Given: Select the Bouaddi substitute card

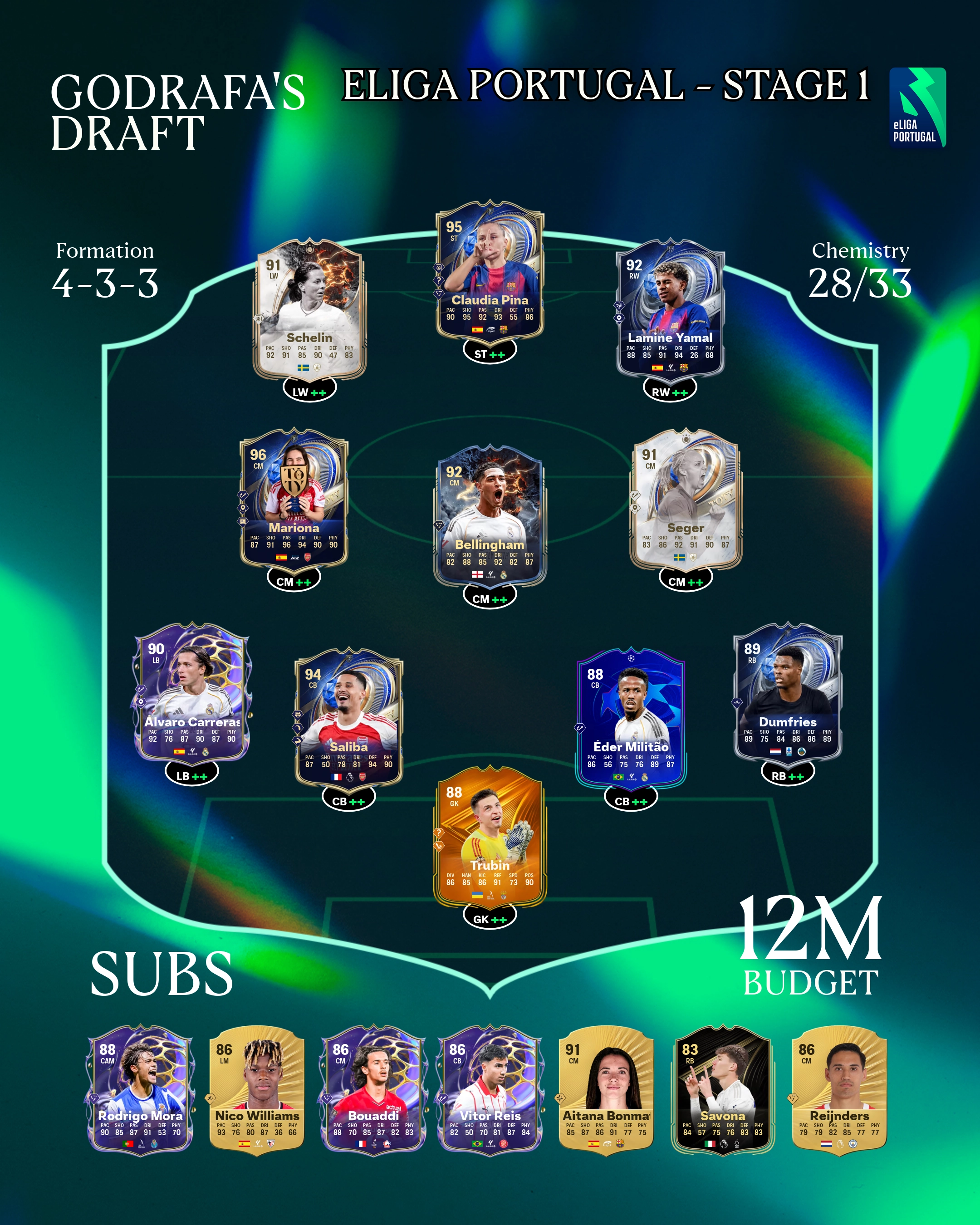Looking at the screenshot, I should pos(373,1091).
